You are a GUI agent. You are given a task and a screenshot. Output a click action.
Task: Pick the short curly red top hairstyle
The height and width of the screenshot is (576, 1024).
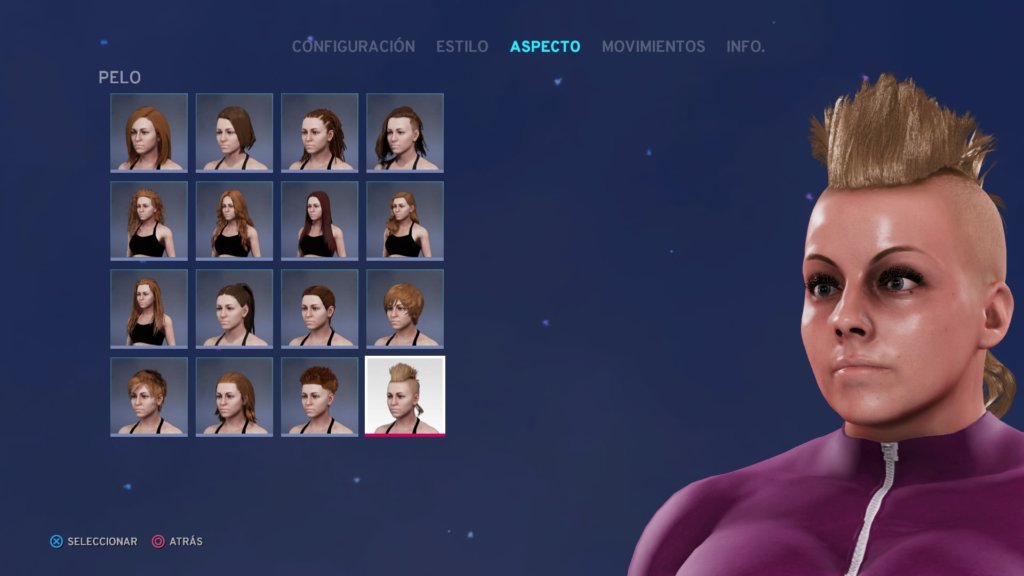(x=320, y=396)
